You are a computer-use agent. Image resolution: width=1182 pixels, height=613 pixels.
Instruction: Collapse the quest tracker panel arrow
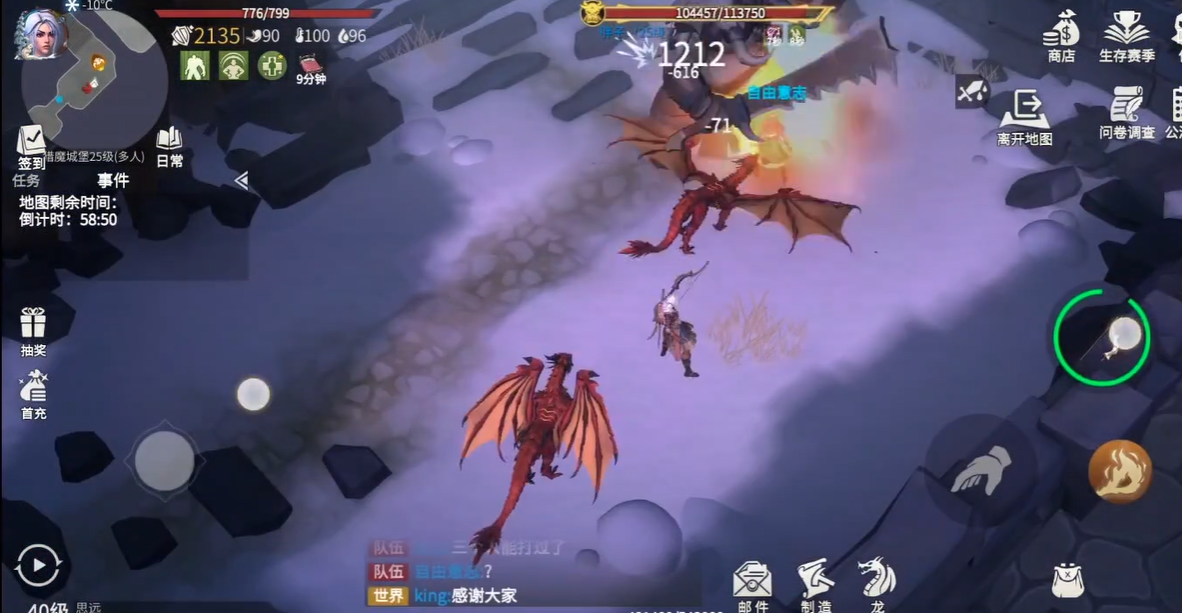(241, 180)
